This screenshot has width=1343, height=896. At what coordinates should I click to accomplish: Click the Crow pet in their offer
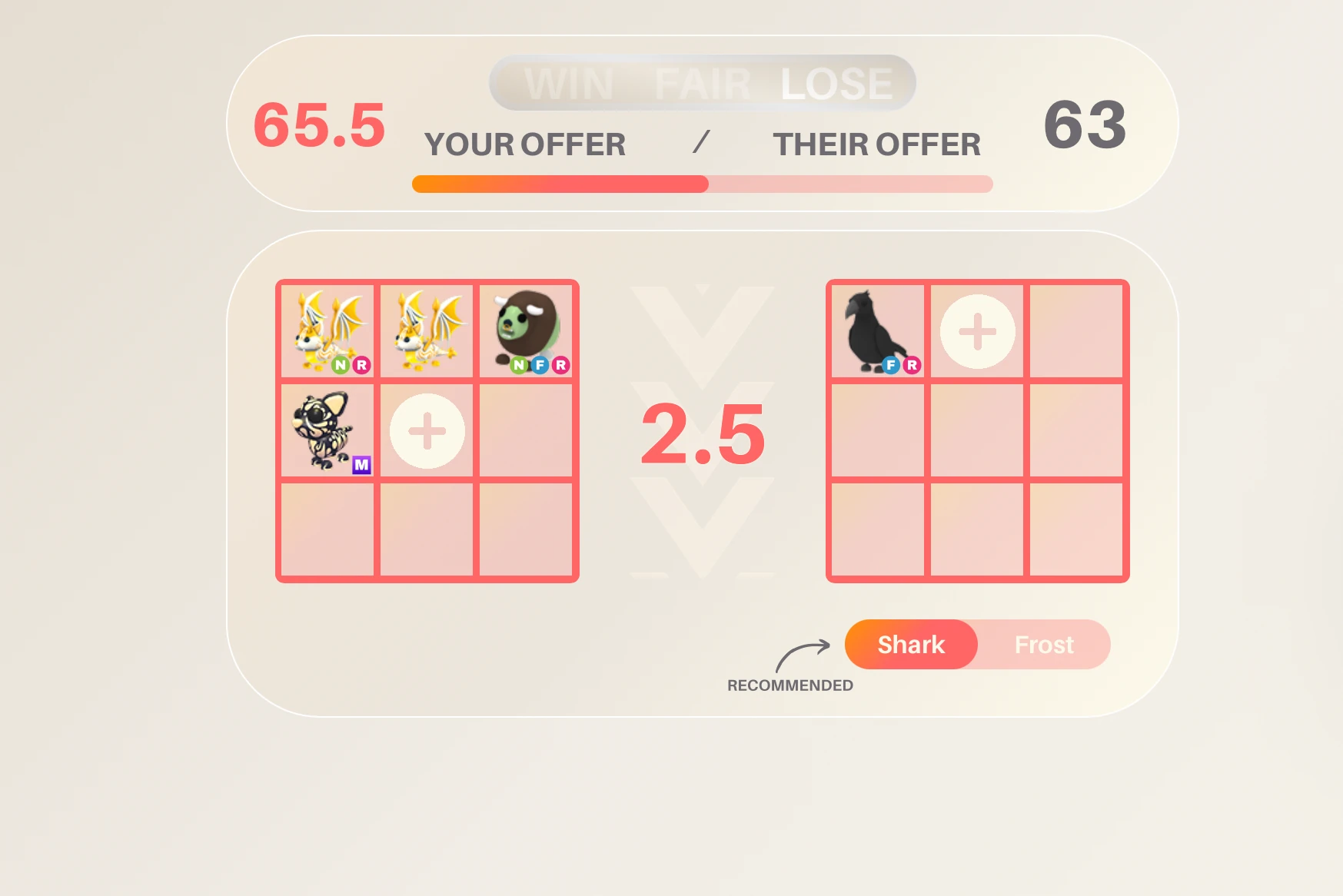(x=876, y=330)
